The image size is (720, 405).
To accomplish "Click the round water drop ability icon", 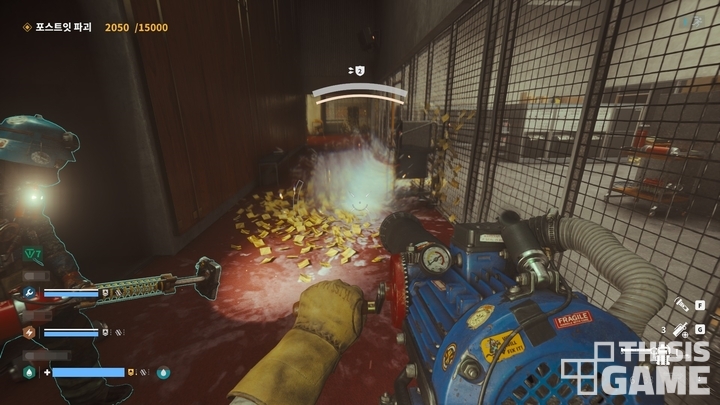I will click(x=164, y=372).
